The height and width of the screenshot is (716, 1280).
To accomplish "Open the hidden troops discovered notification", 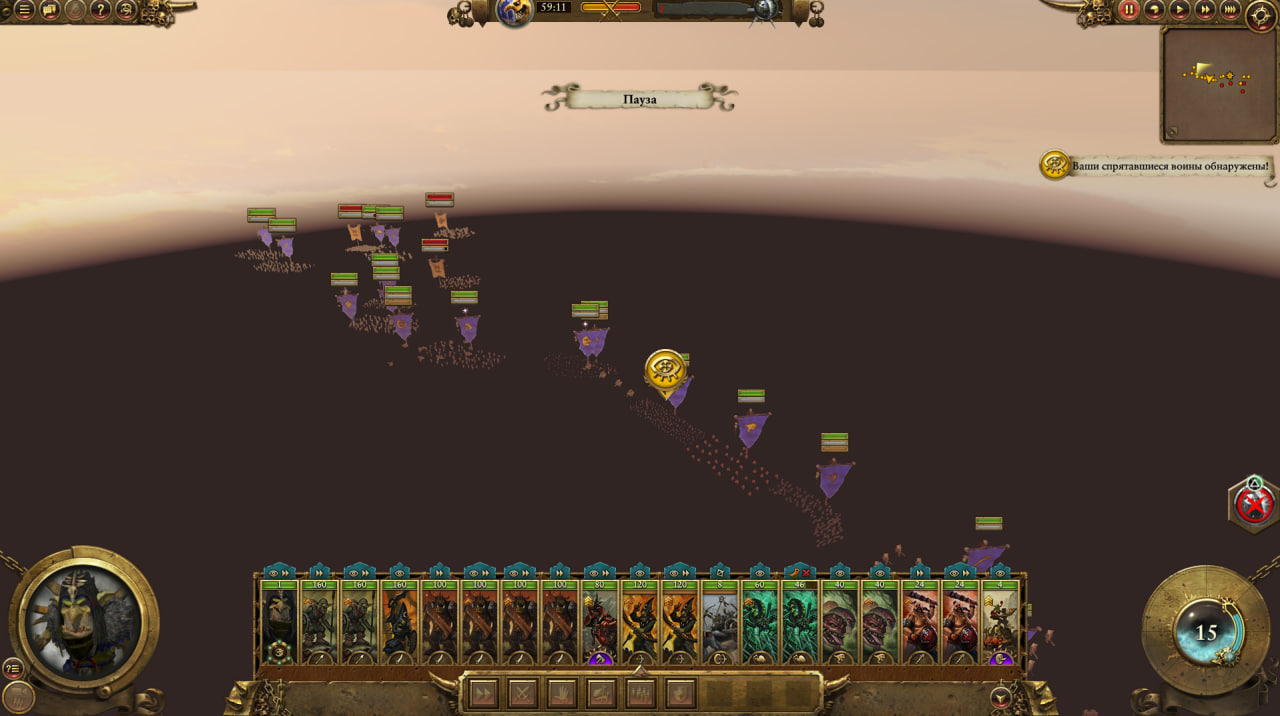I will point(1056,165).
